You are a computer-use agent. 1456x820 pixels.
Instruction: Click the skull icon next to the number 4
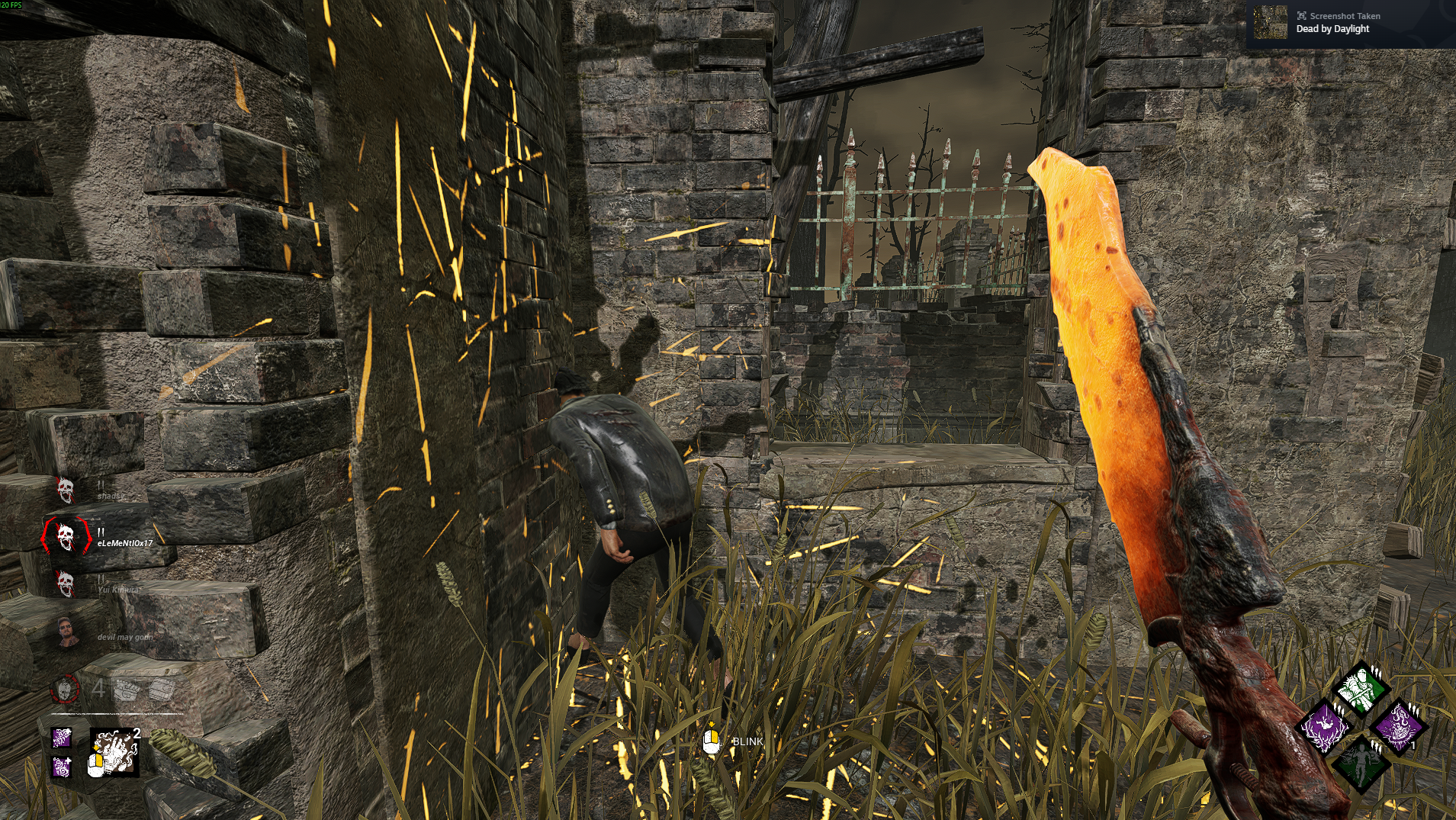pyautogui.click(x=63, y=690)
